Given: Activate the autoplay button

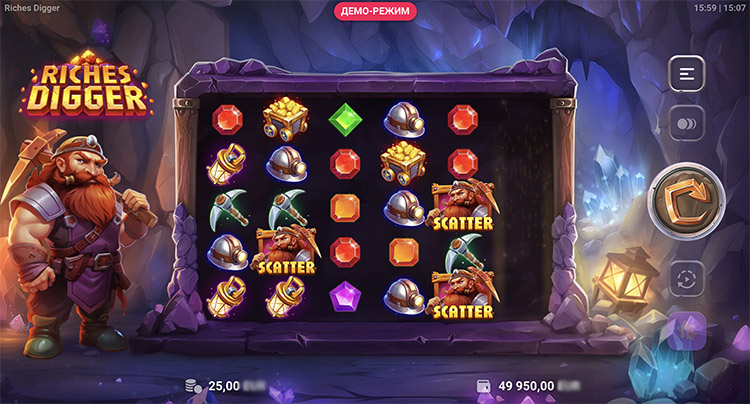Looking at the screenshot, I should pos(687,276).
